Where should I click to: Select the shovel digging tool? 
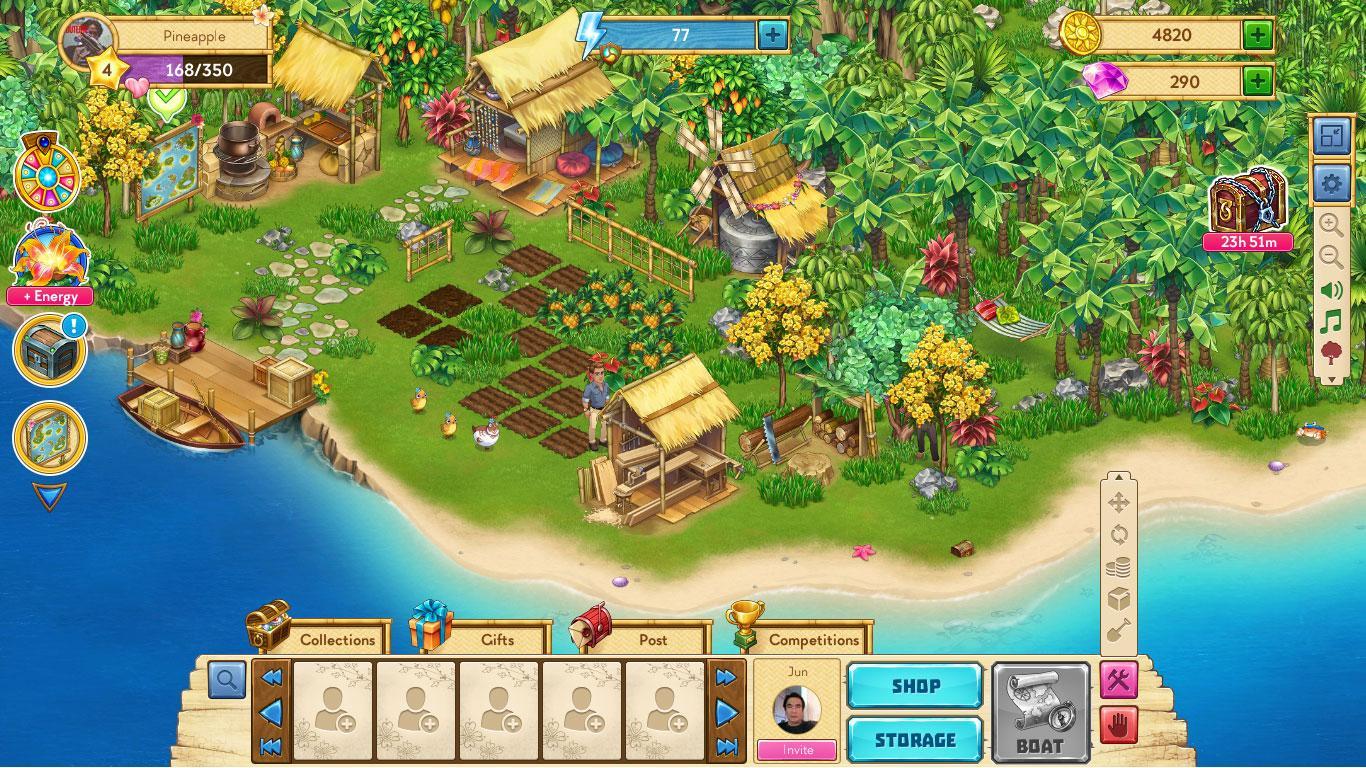tap(1118, 629)
